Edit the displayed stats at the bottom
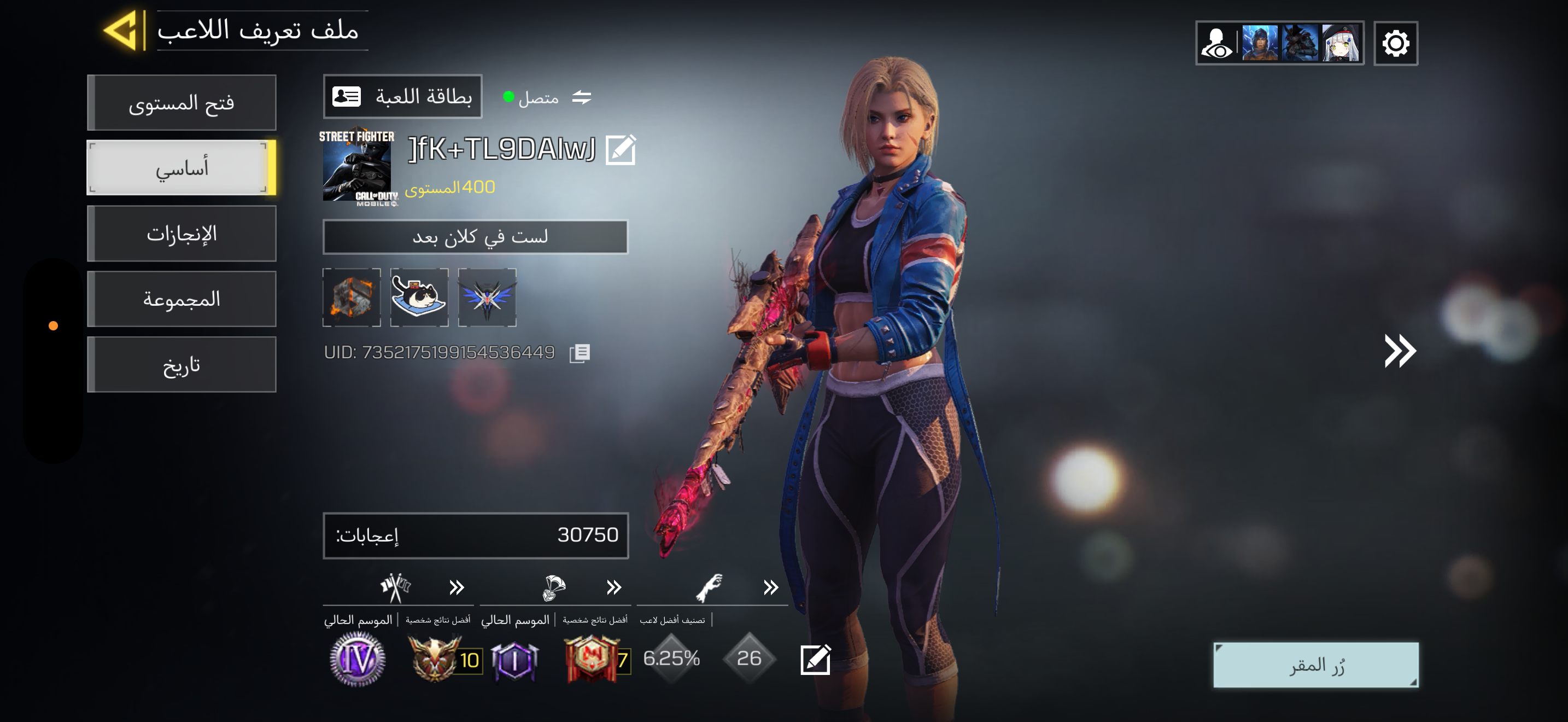The image size is (1568, 722). (x=815, y=659)
